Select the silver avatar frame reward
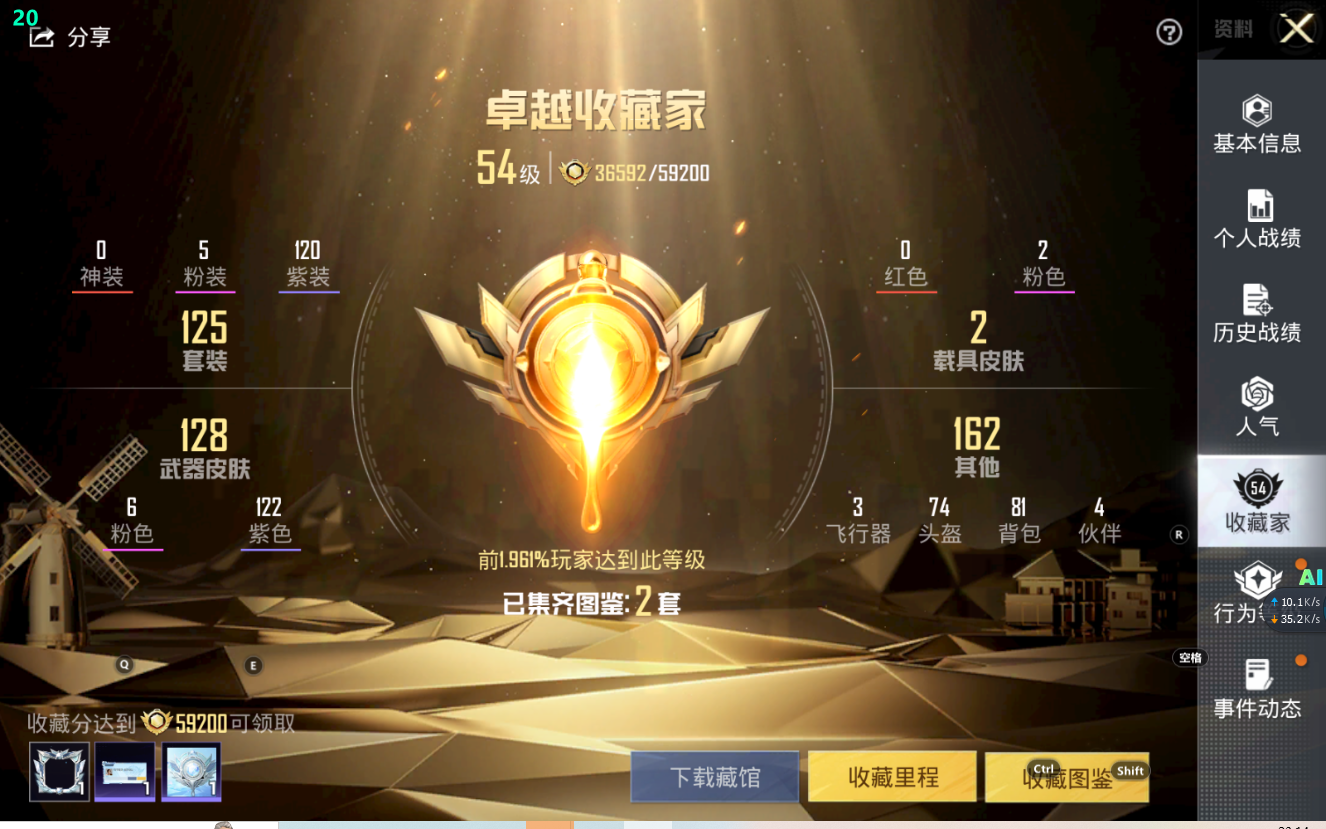Image resolution: width=1326 pixels, height=829 pixels. (x=59, y=771)
